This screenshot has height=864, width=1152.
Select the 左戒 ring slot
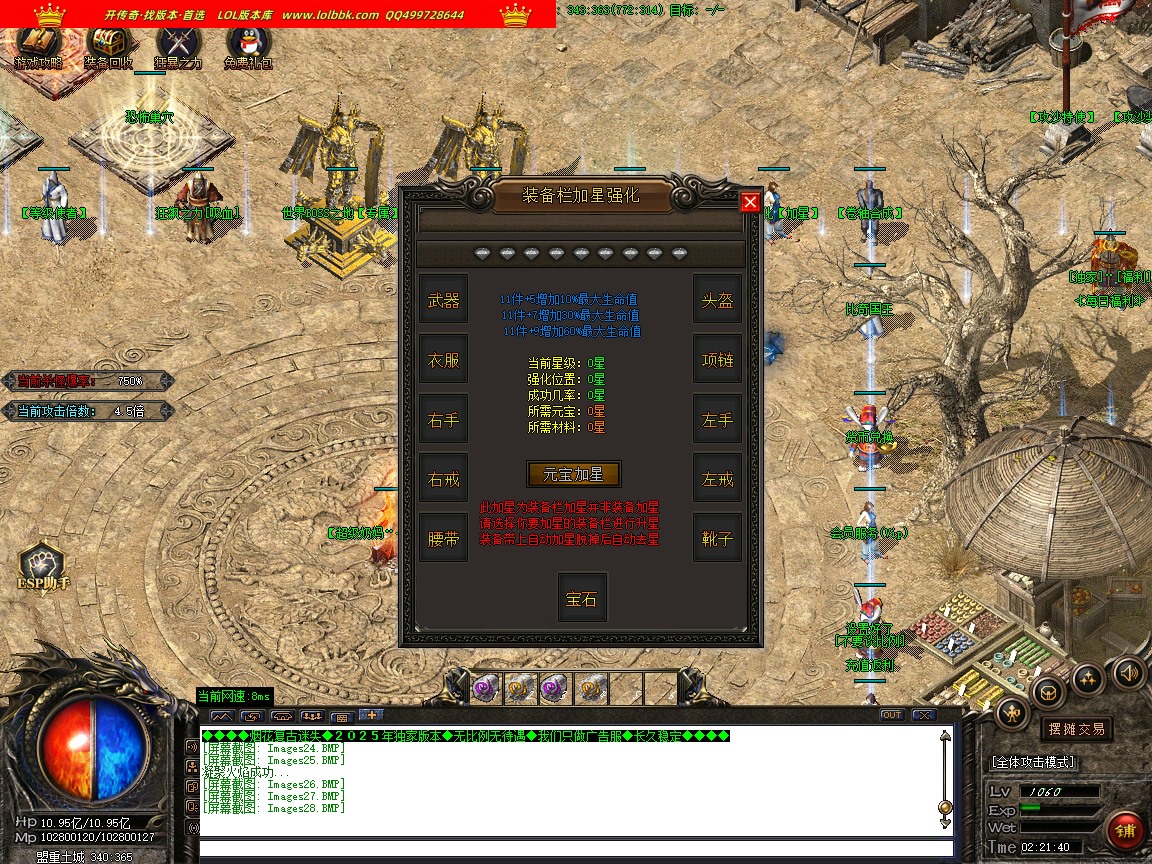[717, 479]
